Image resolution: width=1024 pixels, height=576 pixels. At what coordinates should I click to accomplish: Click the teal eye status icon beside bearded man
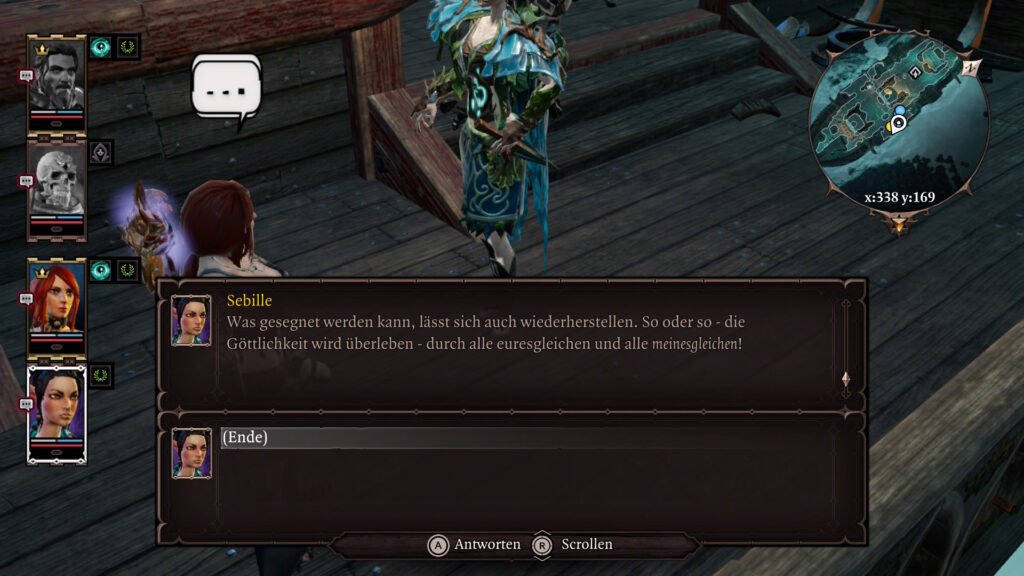(101, 47)
